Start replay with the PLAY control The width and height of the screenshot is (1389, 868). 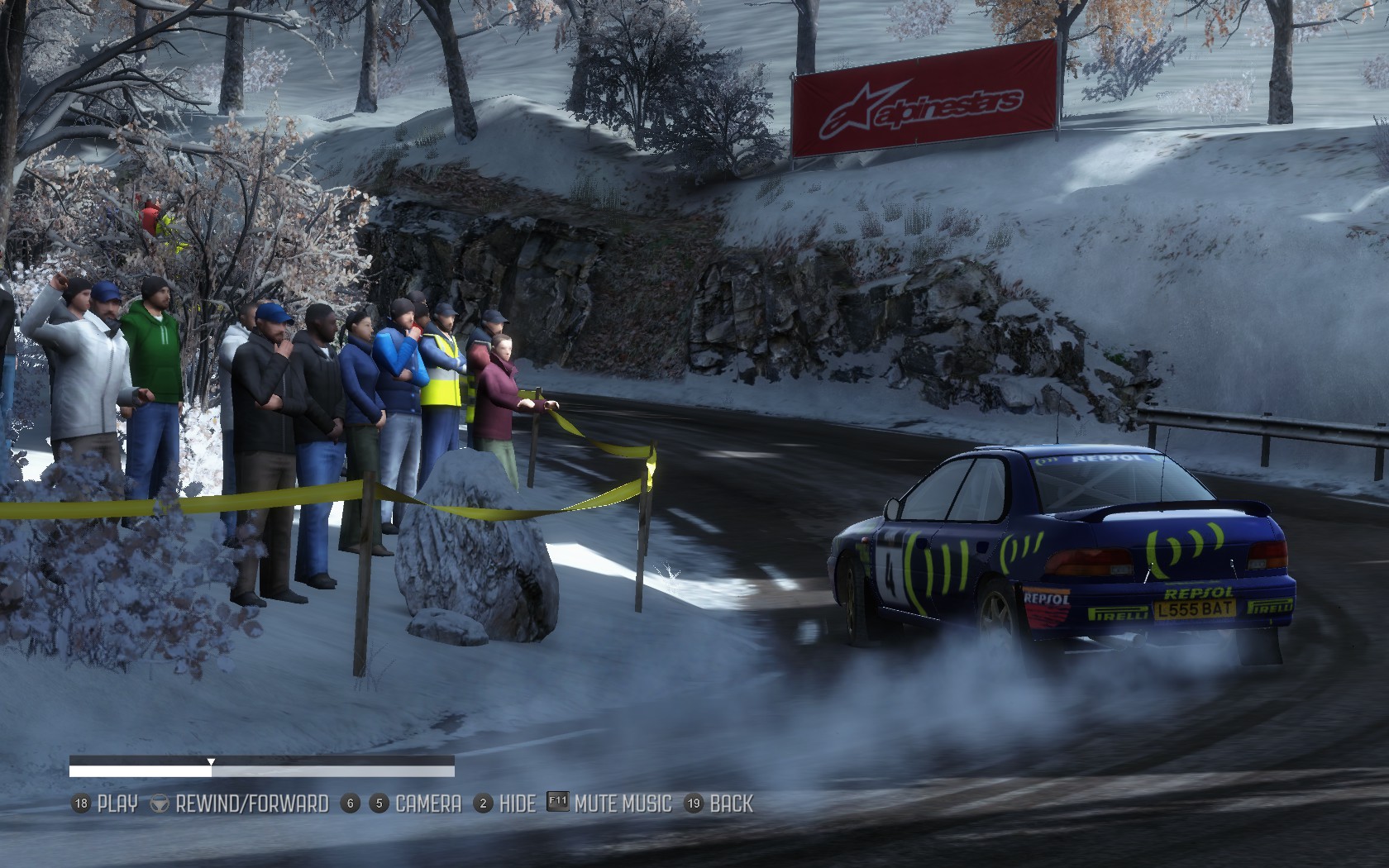(117, 804)
